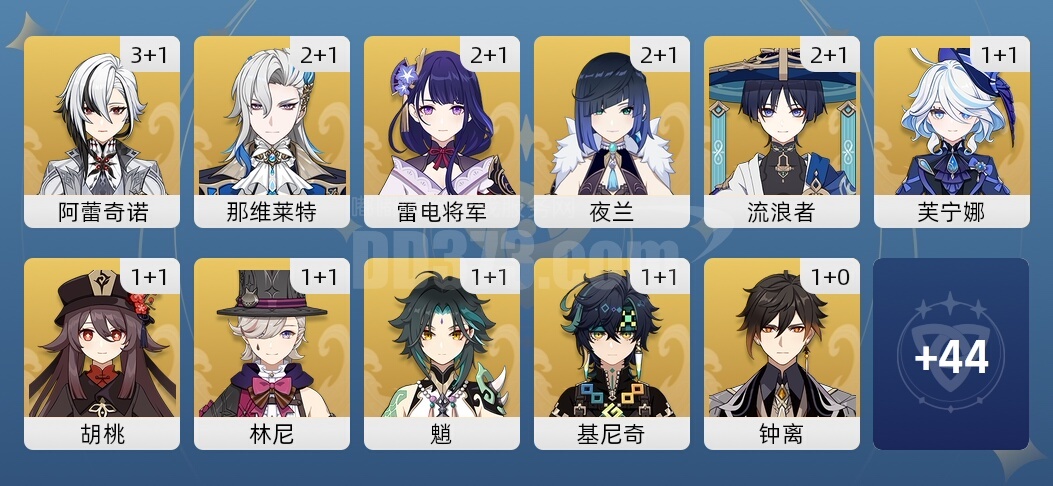Click the 基尼奇 character card
Viewport: 1053px width, 486px height.
tap(612, 354)
